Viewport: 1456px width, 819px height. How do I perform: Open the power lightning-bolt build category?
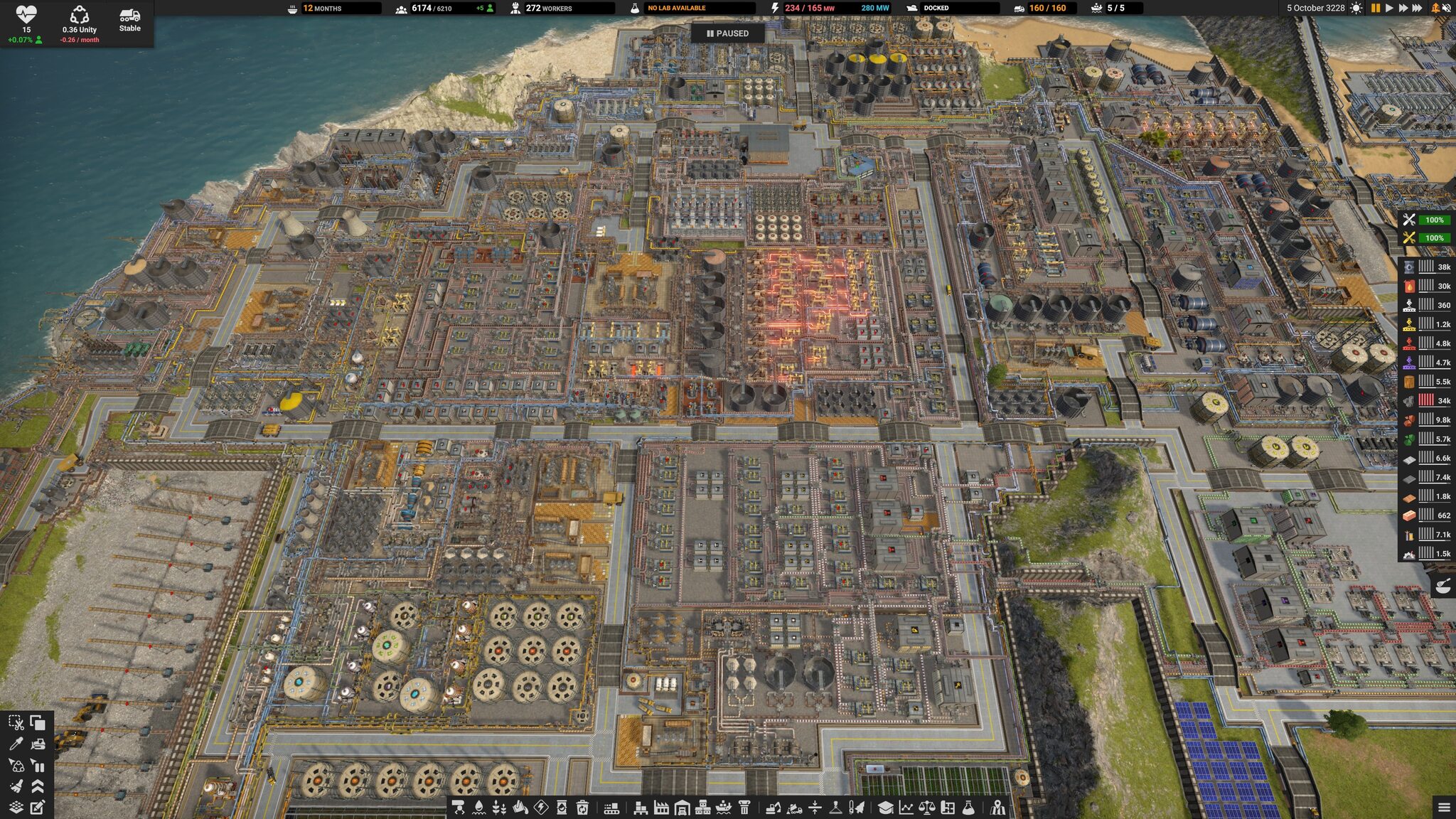541,808
